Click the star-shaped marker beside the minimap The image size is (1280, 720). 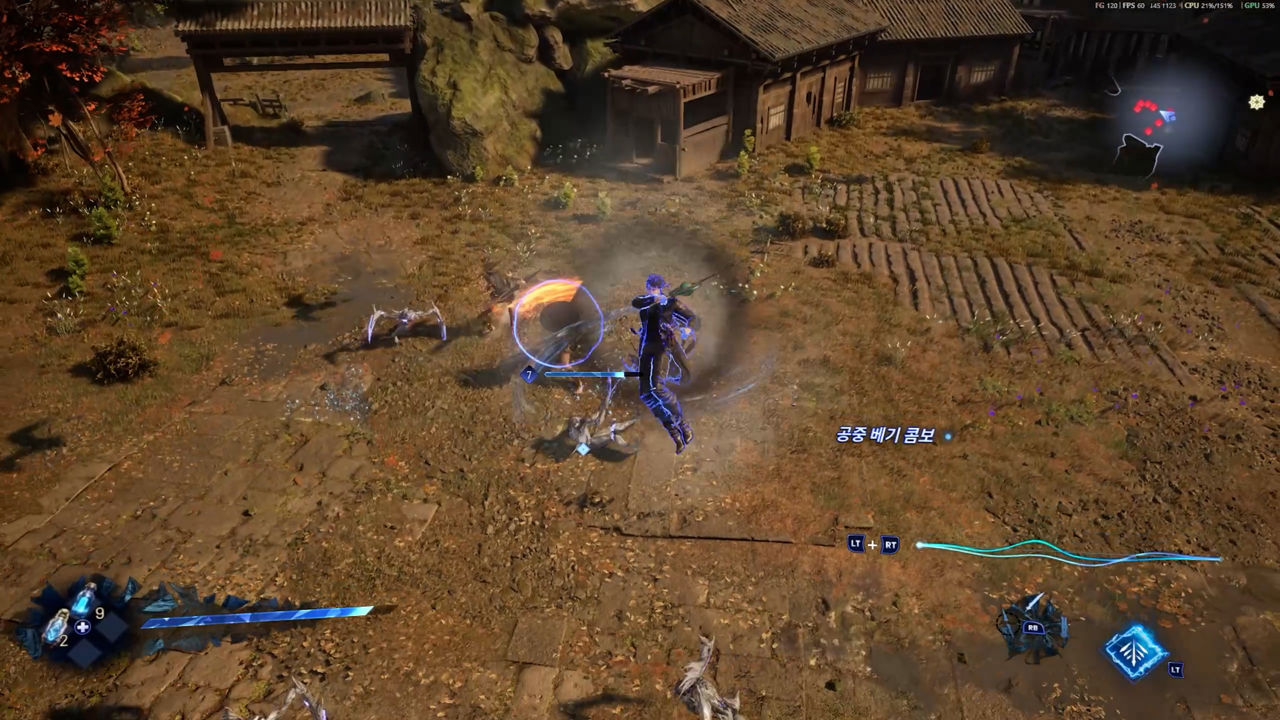1257,101
